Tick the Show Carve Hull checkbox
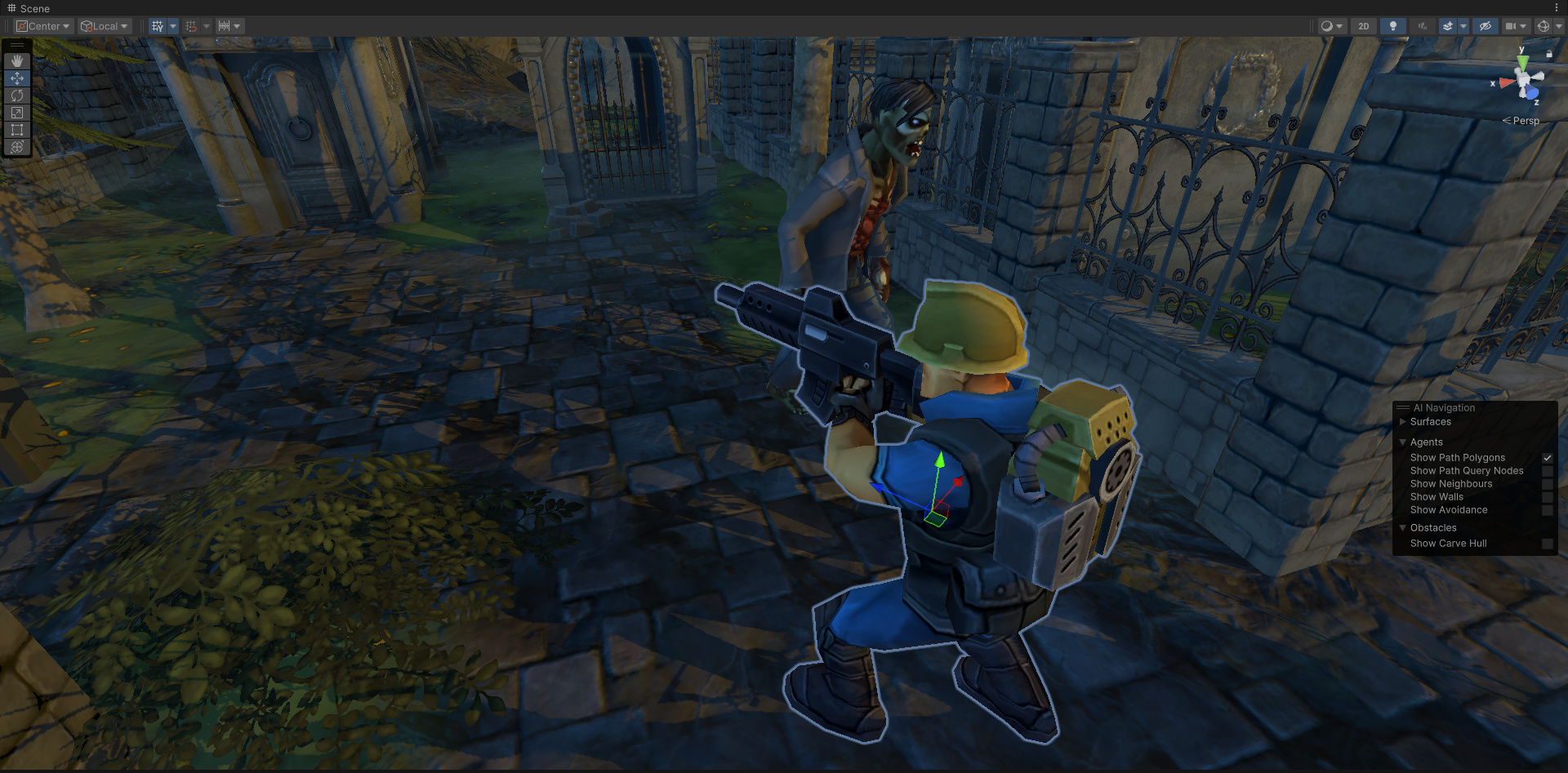This screenshot has height=773, width=1568. point(1547,544)
